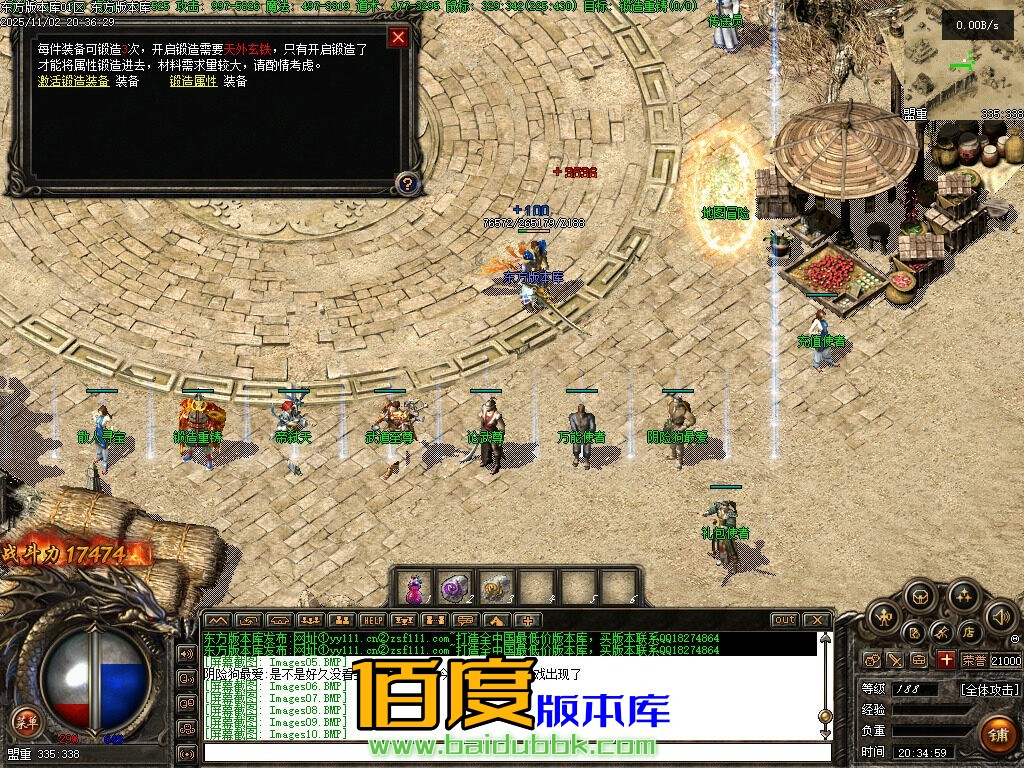Screen dimensions: 1024x768
Task: Open the orange 铺 stall button
Action: click(997, 735)
